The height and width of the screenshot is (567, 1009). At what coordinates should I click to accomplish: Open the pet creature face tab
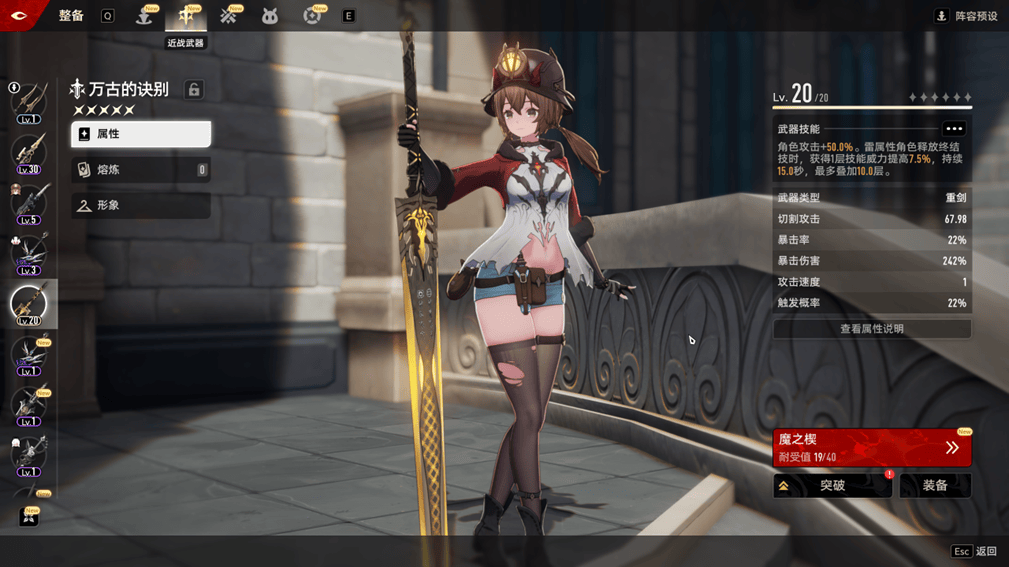coord(270,16)
